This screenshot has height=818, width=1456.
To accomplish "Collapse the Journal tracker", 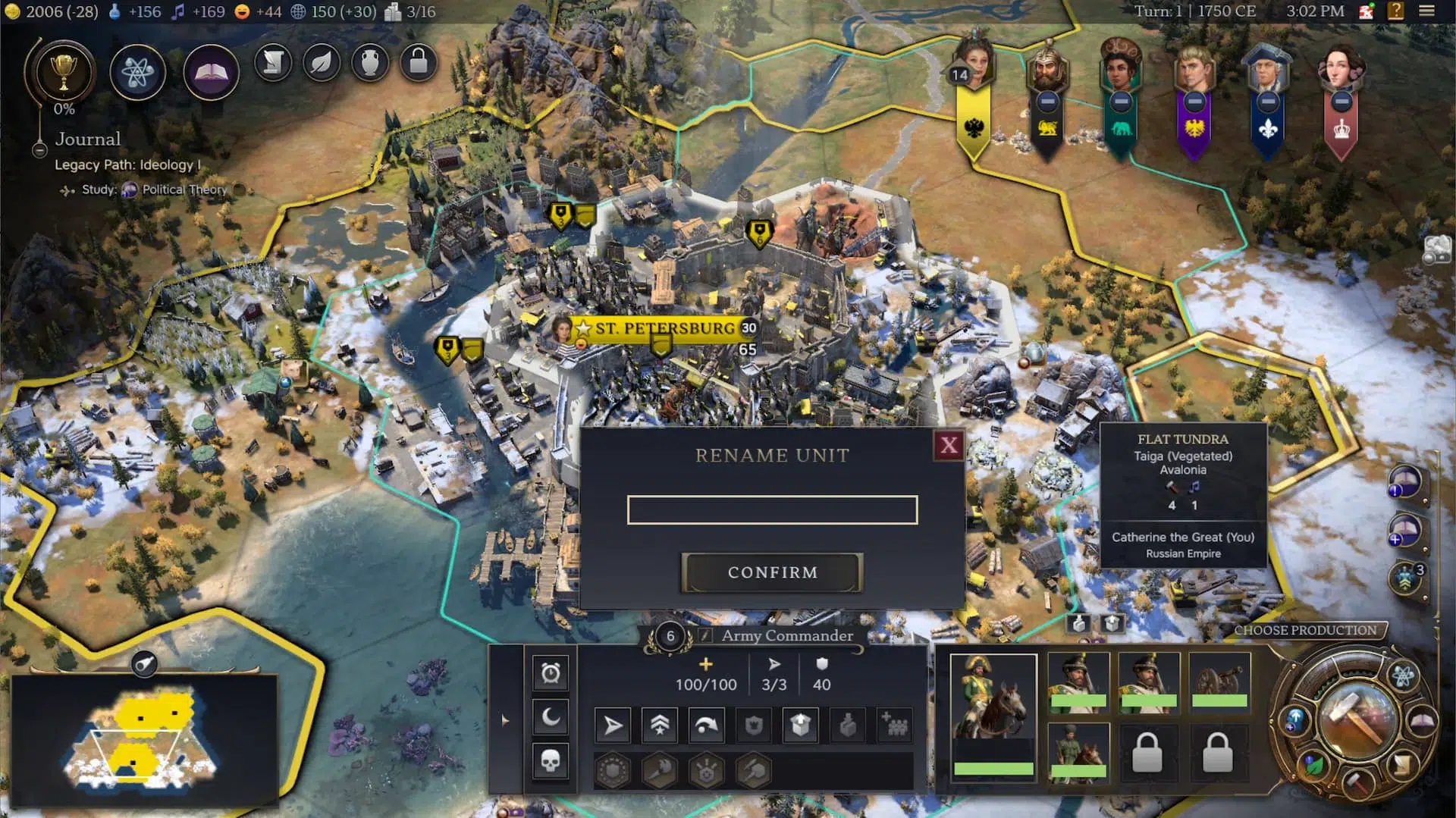I will (39, 150).
